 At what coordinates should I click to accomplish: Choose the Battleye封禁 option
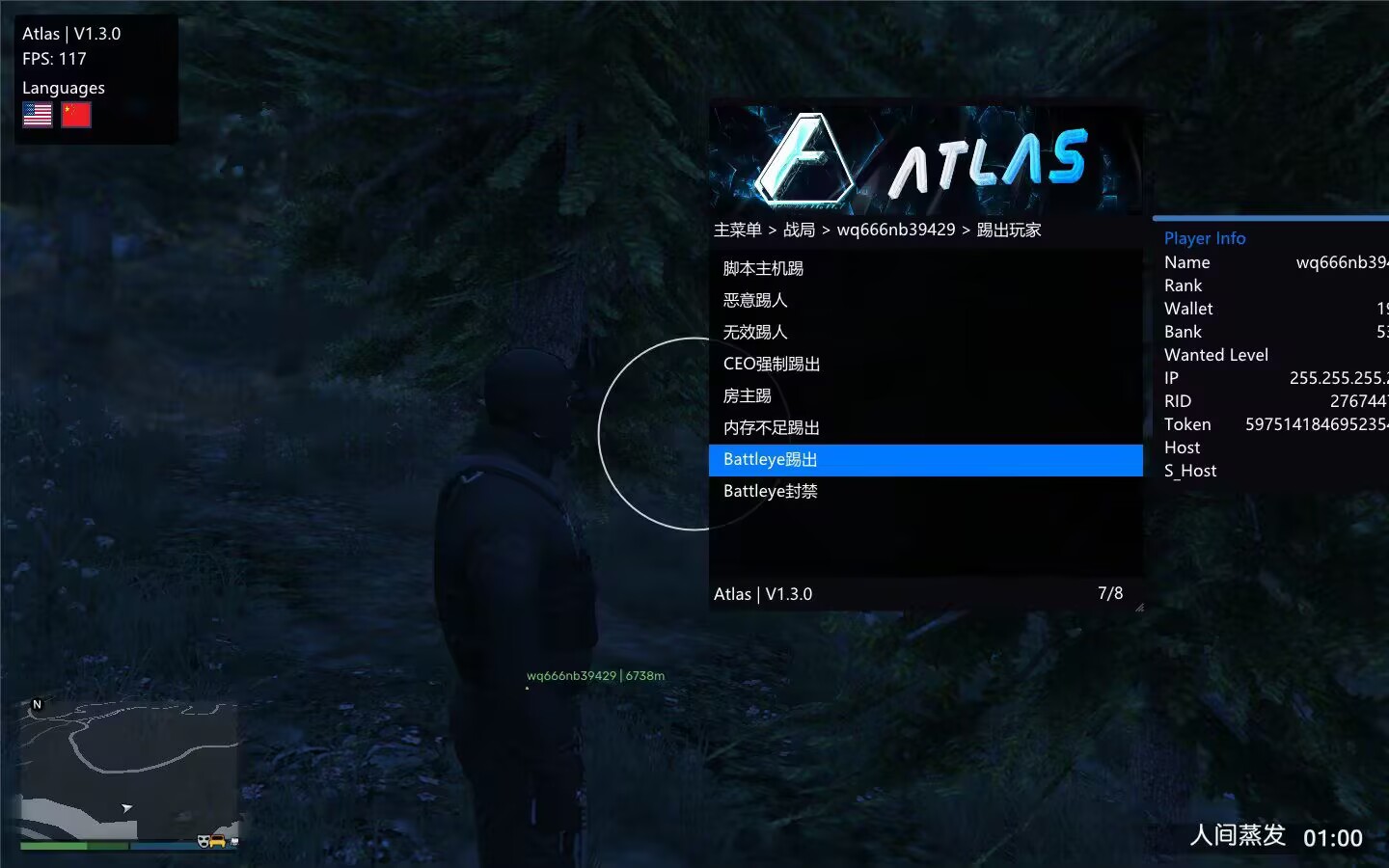coord(771,491)
